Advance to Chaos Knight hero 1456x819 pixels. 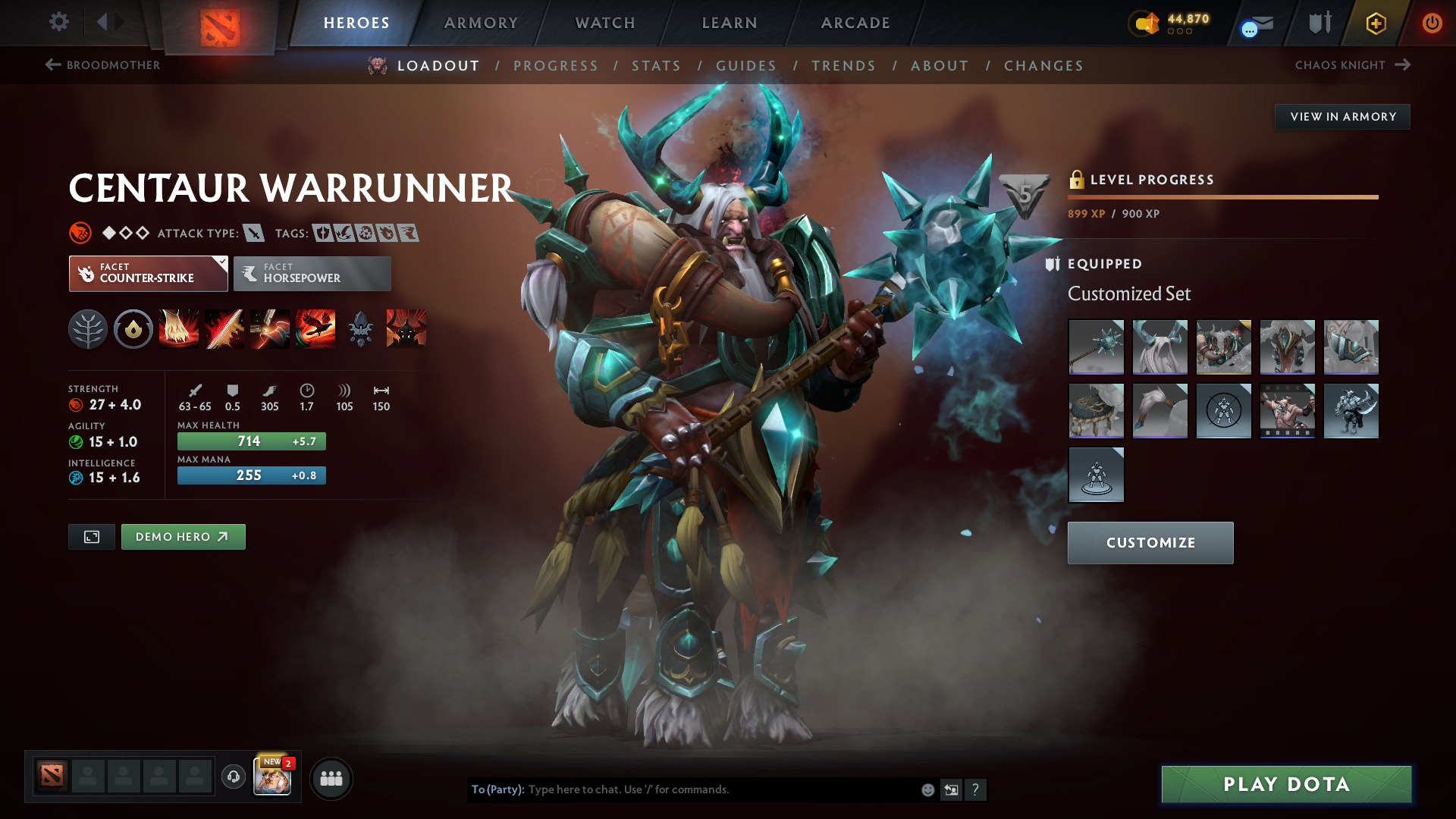click(1404, 65)
